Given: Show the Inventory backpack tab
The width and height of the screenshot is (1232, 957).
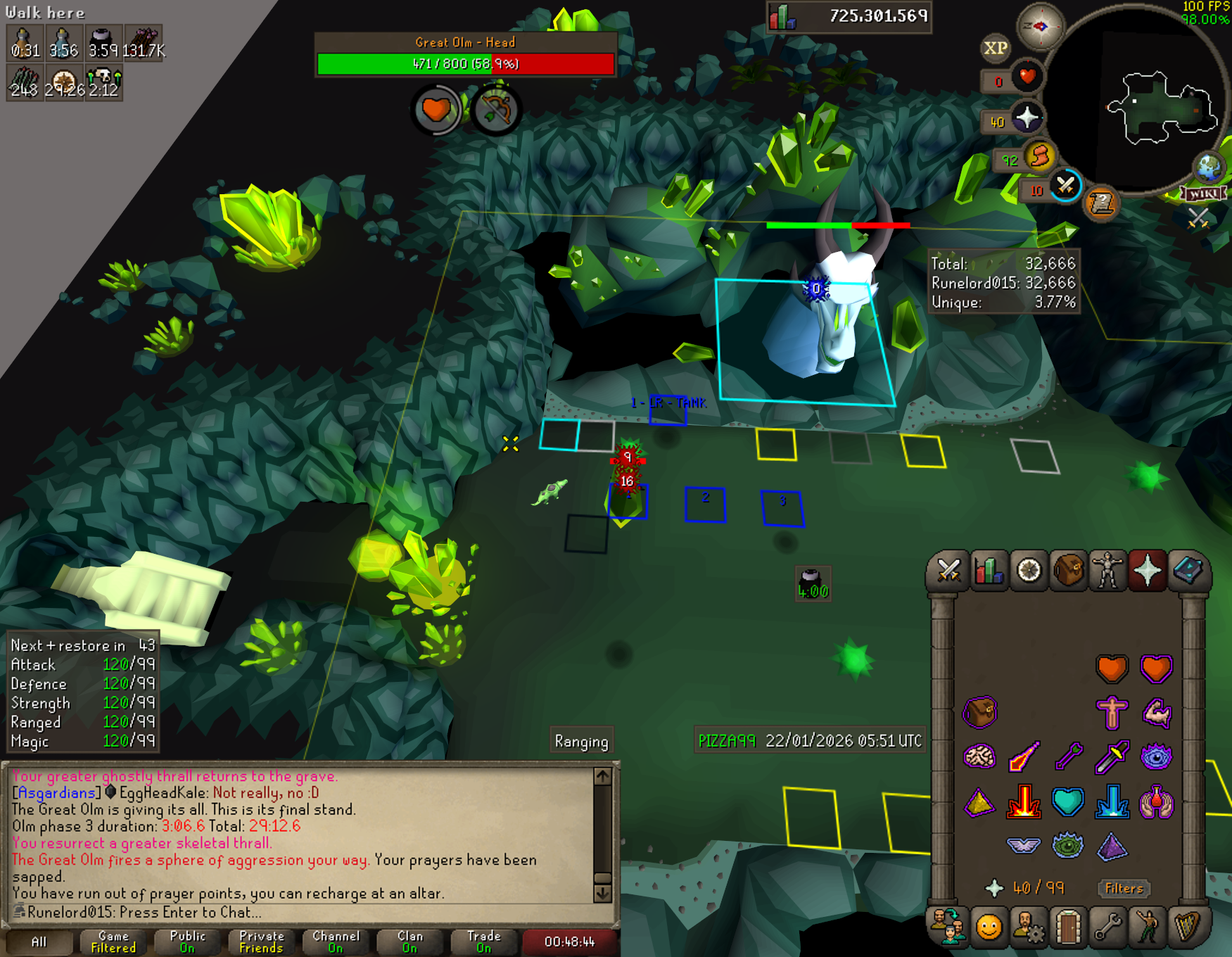Looking at the screenshot, I should pyautogui.click(x=1068, y=570).
